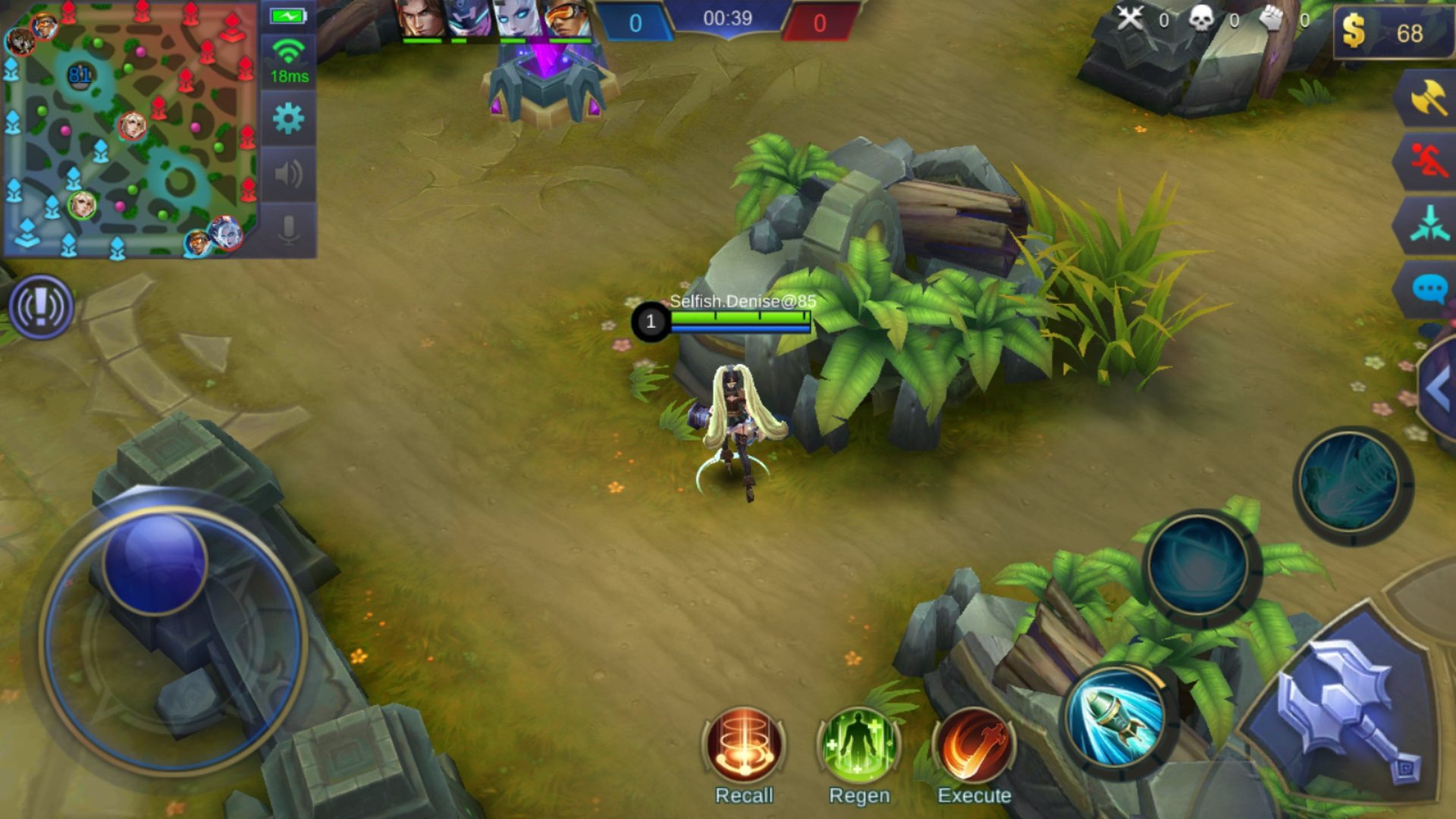Open the quick chat bubble
The height and width of the screenshot is (819, 1456).
(1428, 289)
